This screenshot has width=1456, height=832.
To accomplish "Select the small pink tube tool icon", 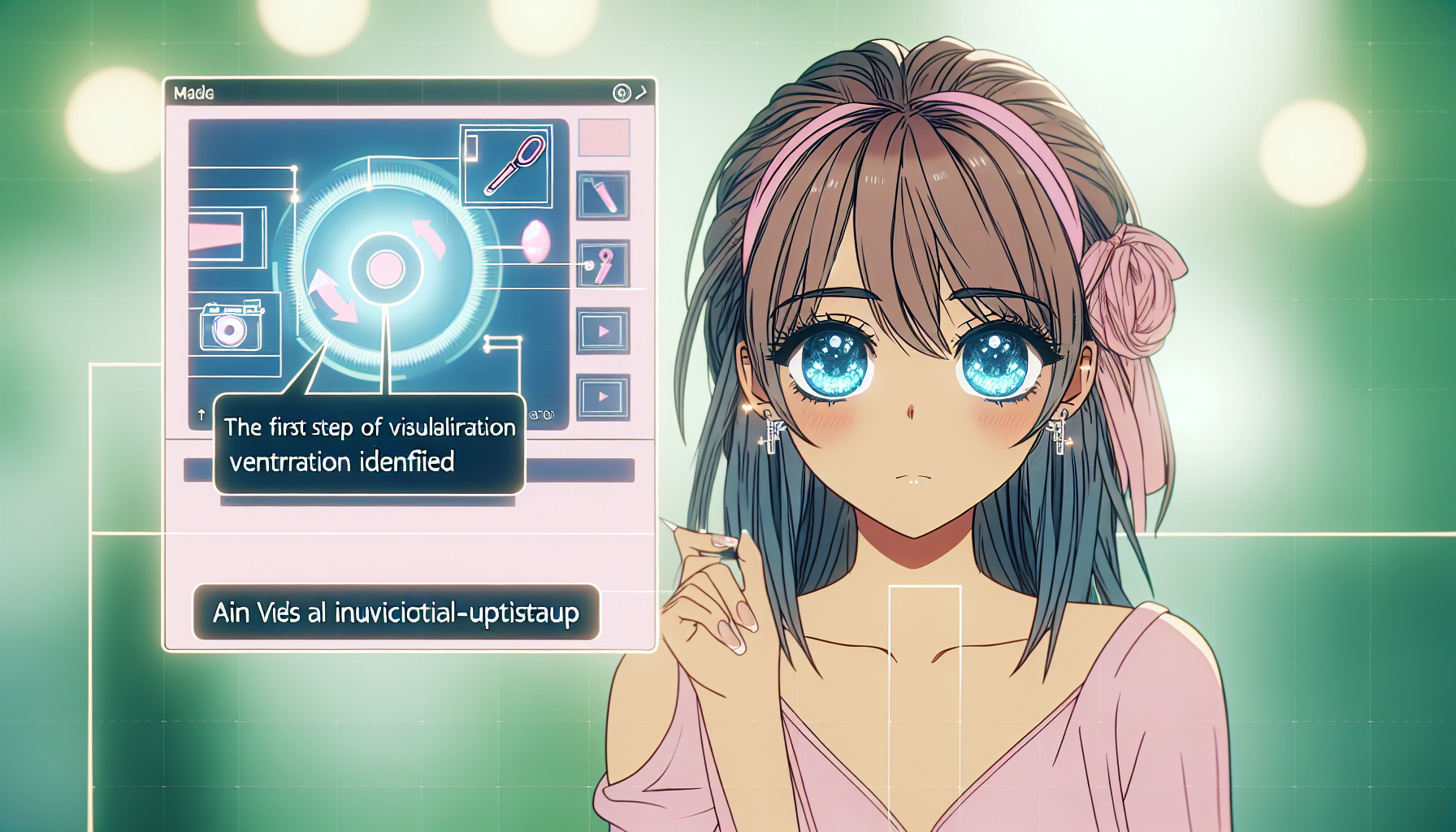I will pyautogui.click(x=603, y=196).
